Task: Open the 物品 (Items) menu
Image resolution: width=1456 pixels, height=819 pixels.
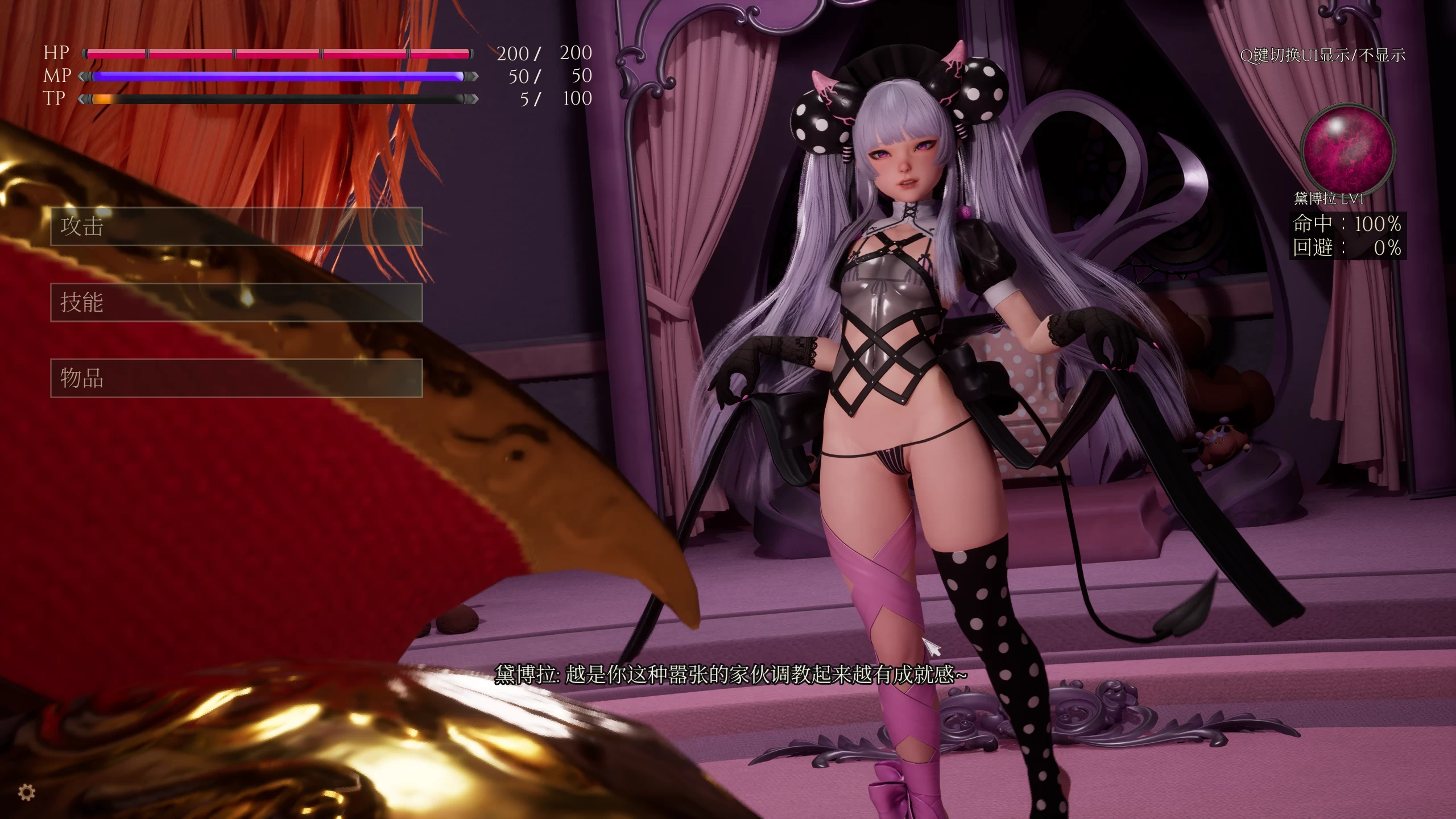Action: pyautogui.click(x=236, y=378)
